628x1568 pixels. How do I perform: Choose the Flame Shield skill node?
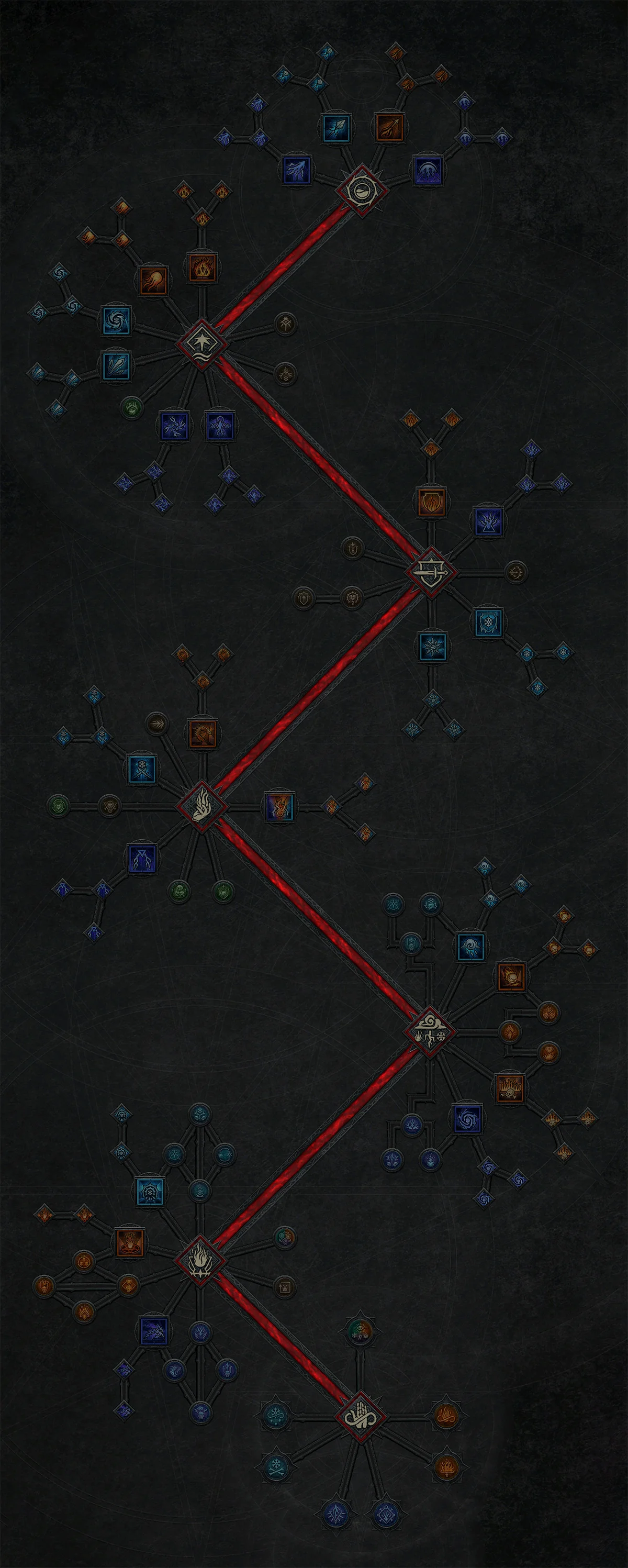pyautogui.click(x=431, y=502)
